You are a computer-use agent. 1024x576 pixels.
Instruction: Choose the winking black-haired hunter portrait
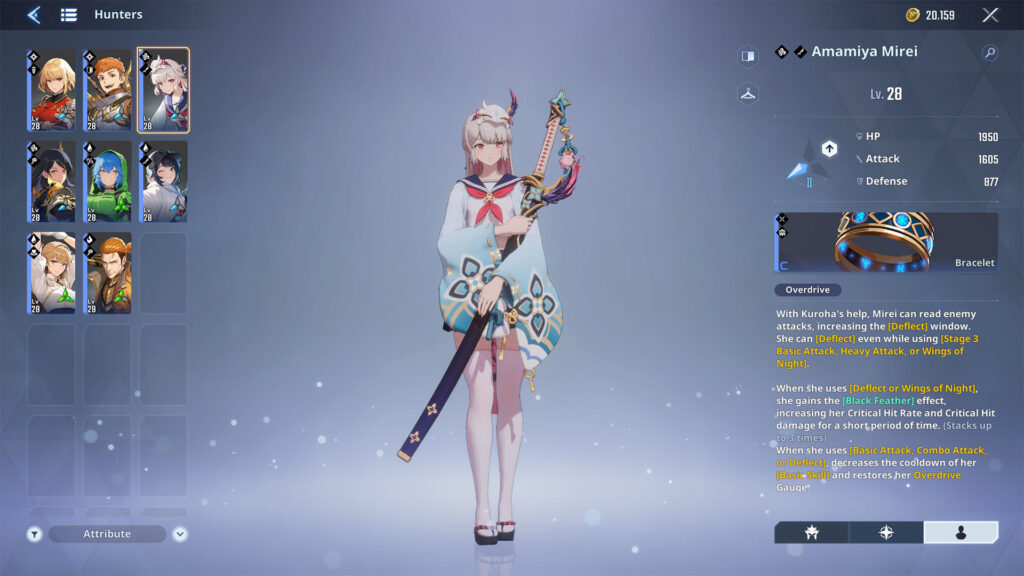point(163,181)
